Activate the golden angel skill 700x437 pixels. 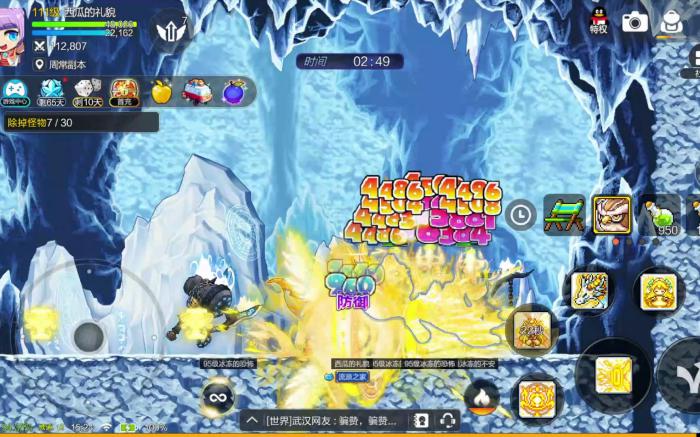(658, 291)
